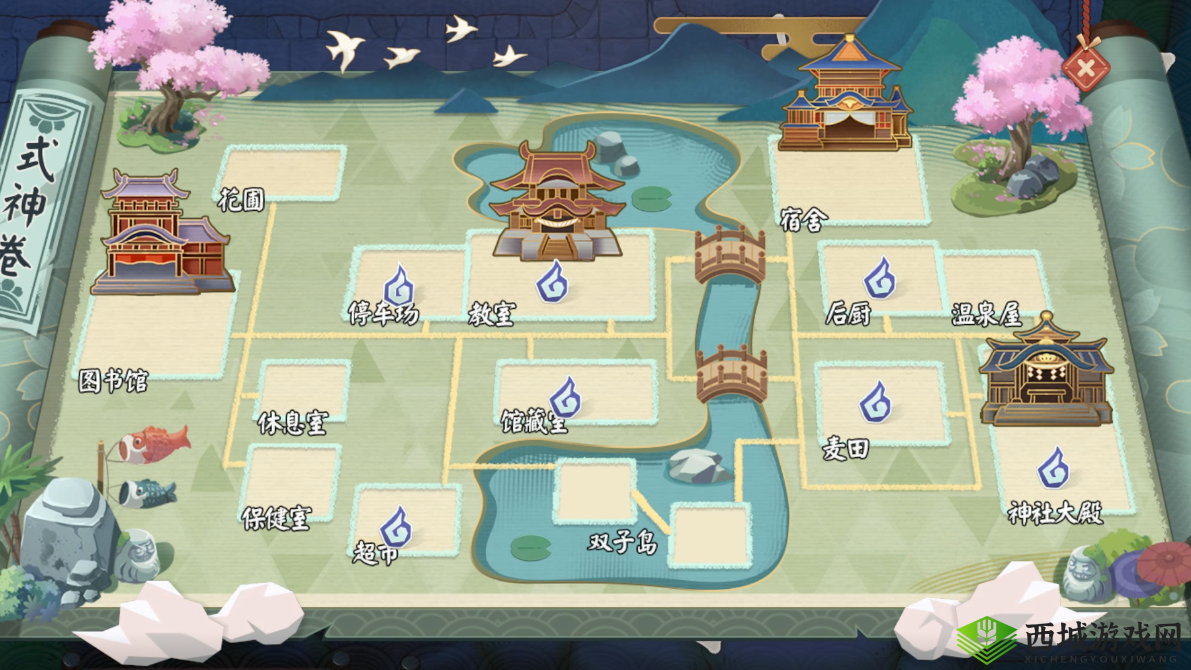
Task: Open the 图书馆 library location
Action: (x=156, y=330)
